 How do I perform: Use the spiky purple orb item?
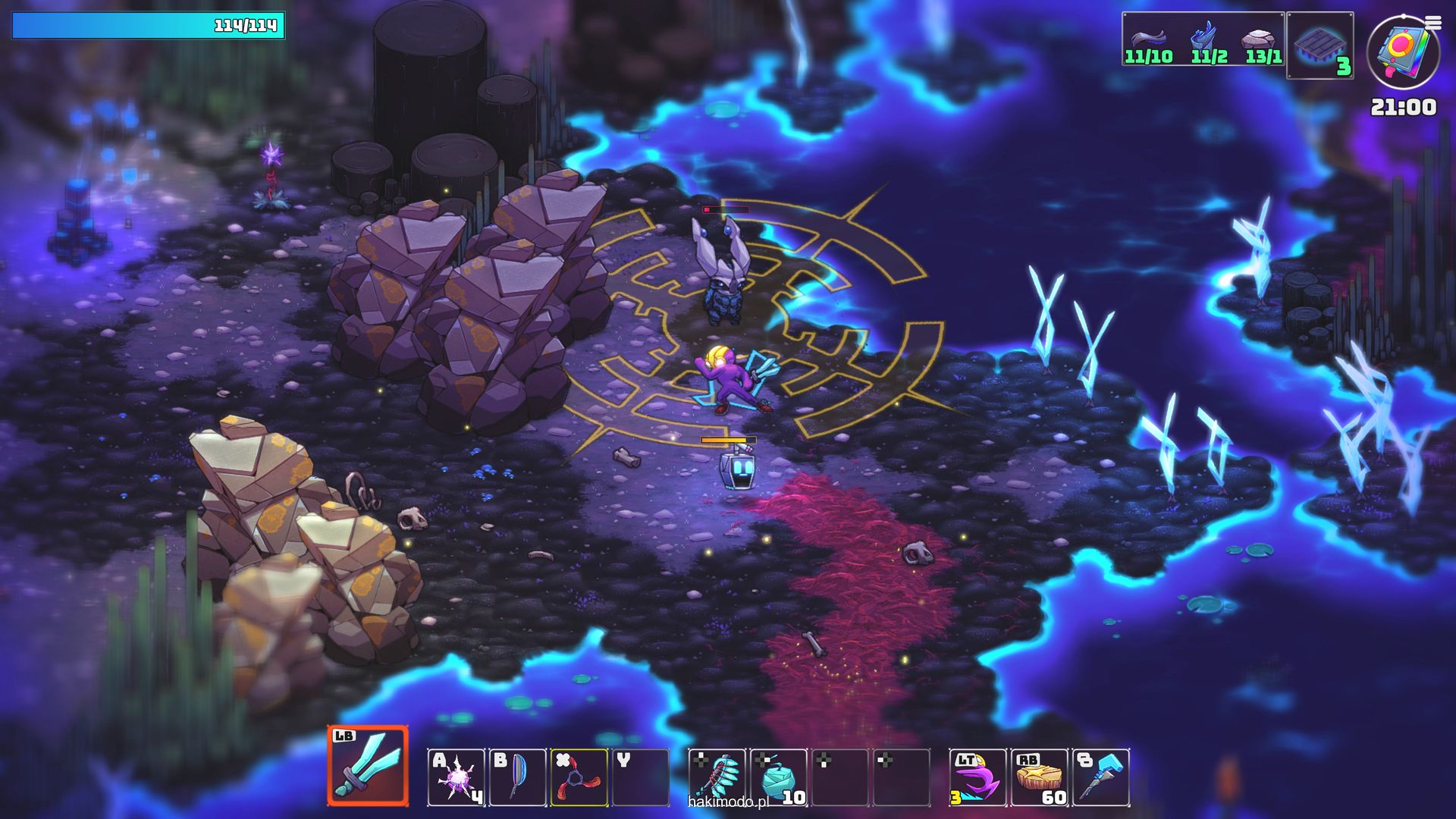pos(457,777)
